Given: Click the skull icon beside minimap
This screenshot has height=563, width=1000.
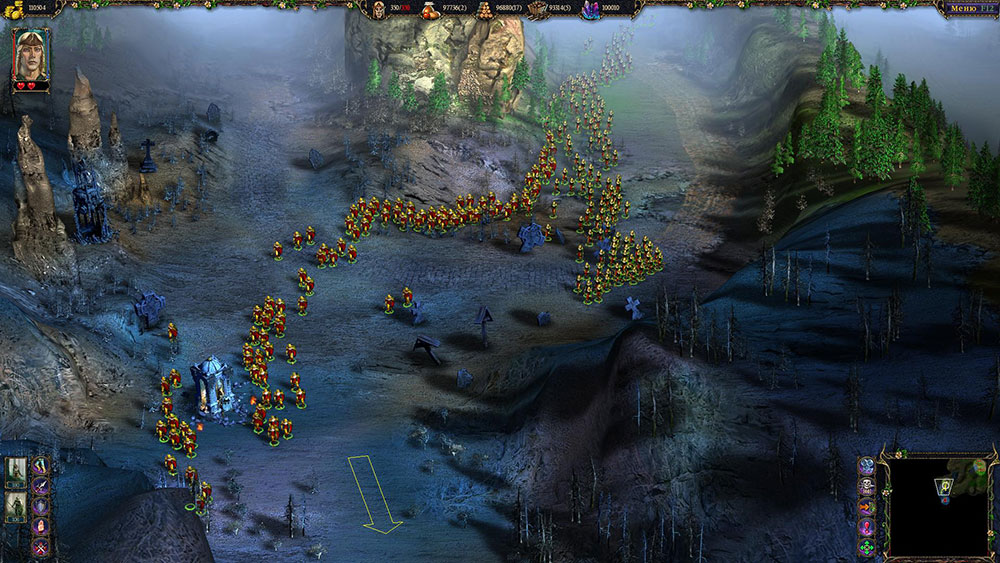Looking at the screenshot, I should pos(867,487).
